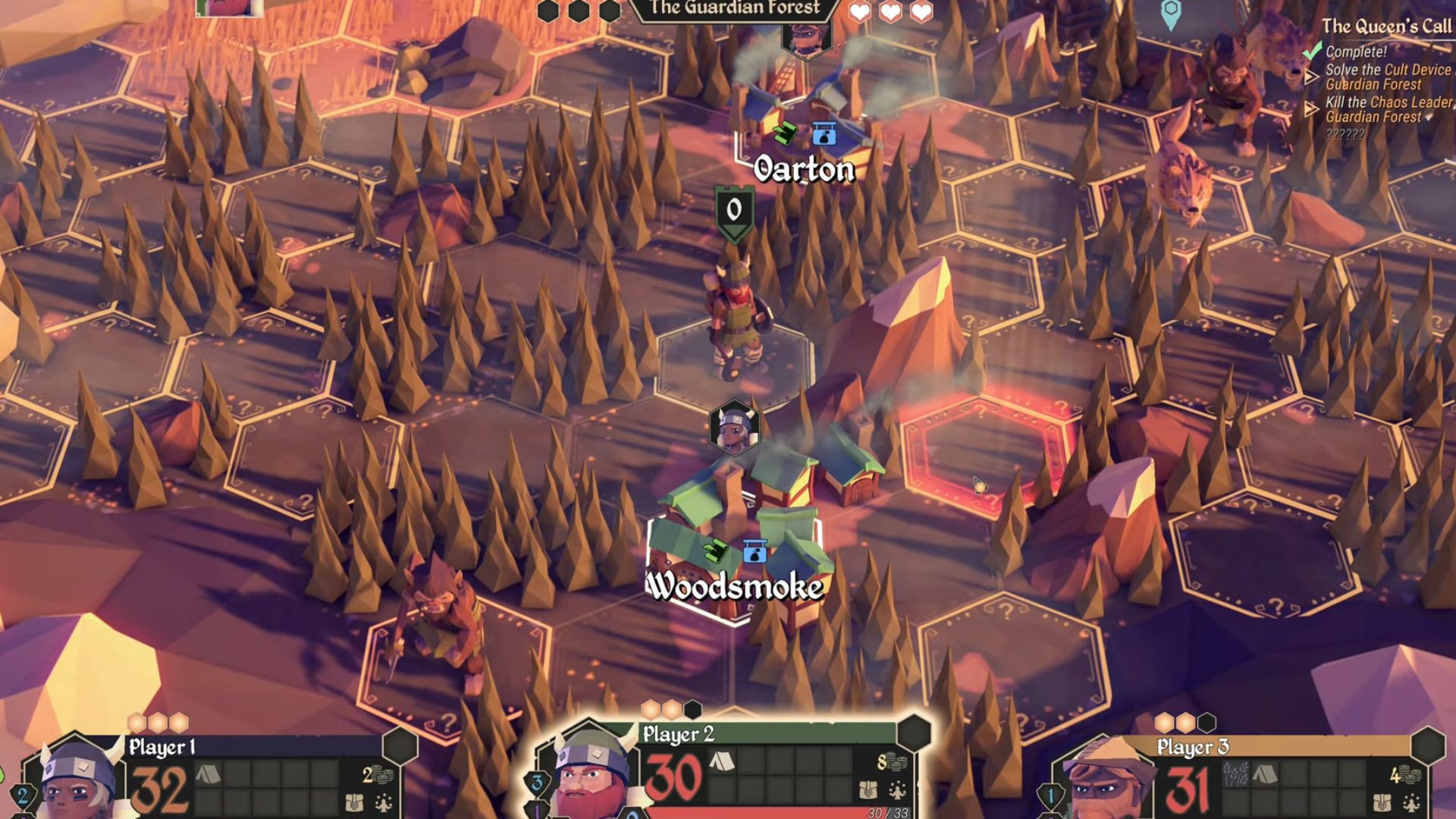Screen dimensions: 1456x819
Task: Open Player 3's character stats icon
Action: coord(1411,802)
